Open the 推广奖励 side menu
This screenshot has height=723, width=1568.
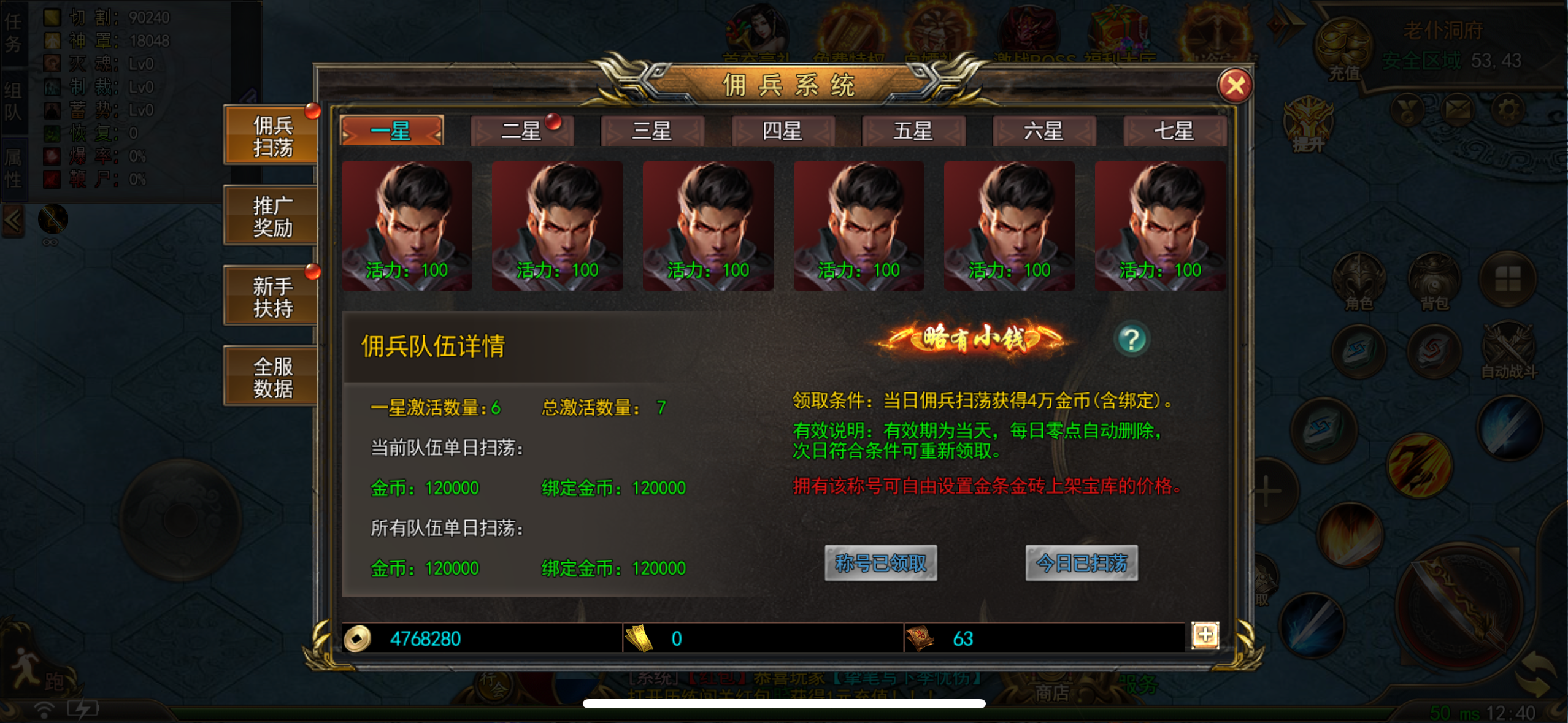[x=272, y=216]
